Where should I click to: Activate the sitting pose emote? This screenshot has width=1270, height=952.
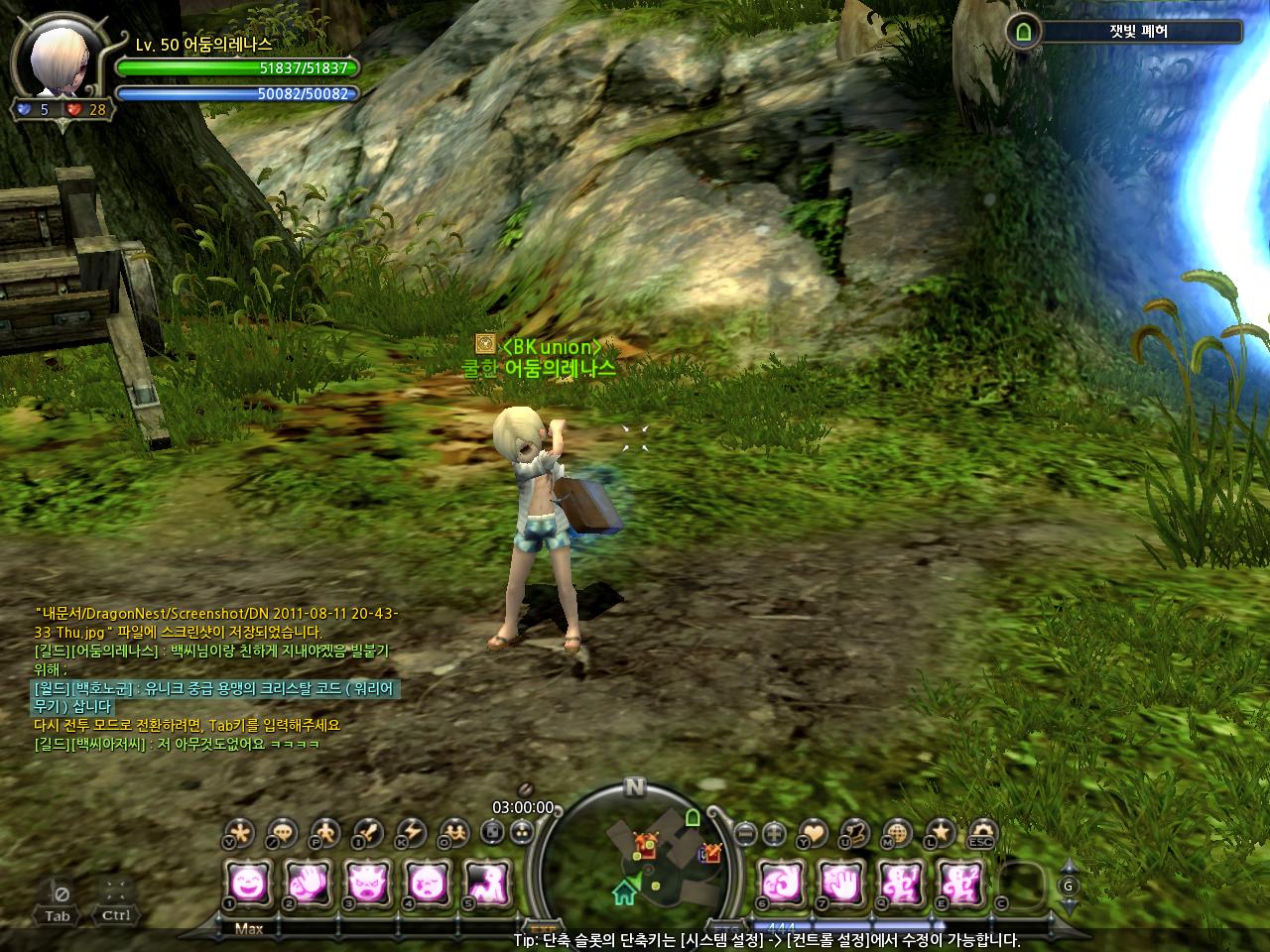pos(487,881)
